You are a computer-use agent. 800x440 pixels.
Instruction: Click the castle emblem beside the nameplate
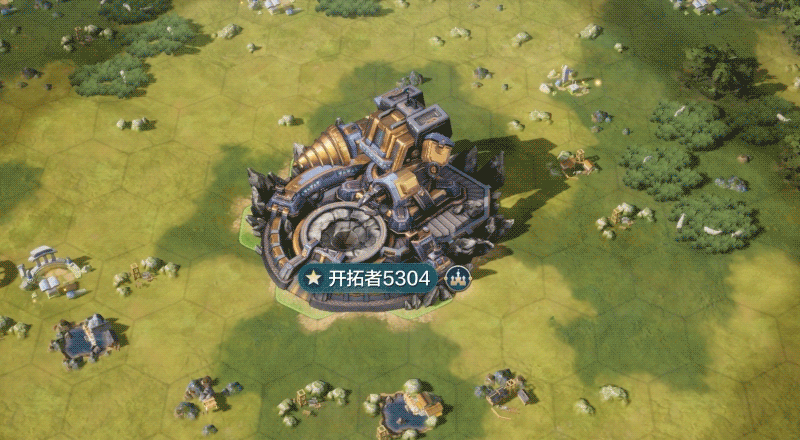pyautogui.click(x=457, y=278)
